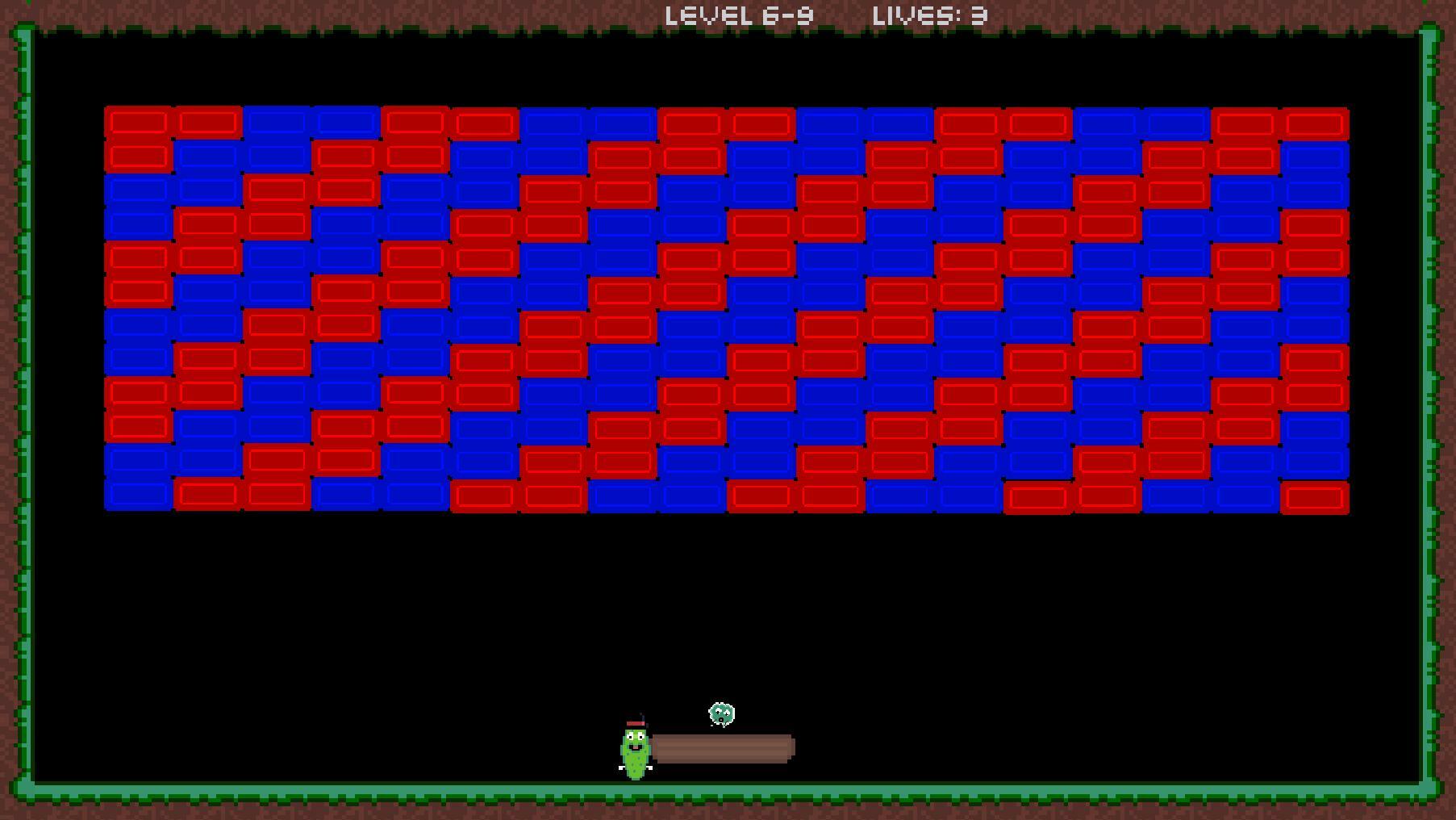The image size is (1456, 820).
Task: Click the brown wooden paddle
Action: point(724,748)
